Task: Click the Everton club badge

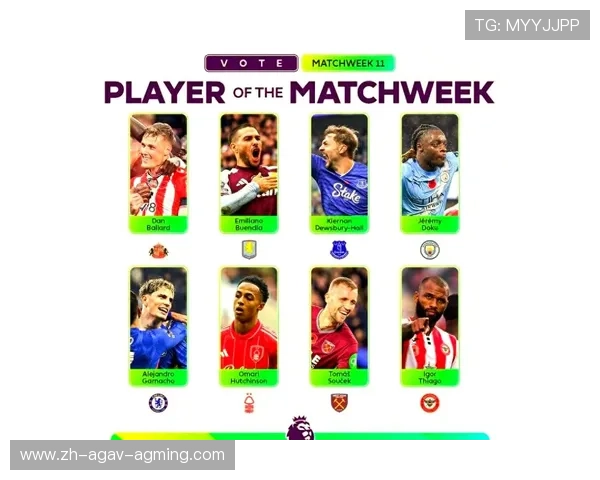Action: point(339,249)
